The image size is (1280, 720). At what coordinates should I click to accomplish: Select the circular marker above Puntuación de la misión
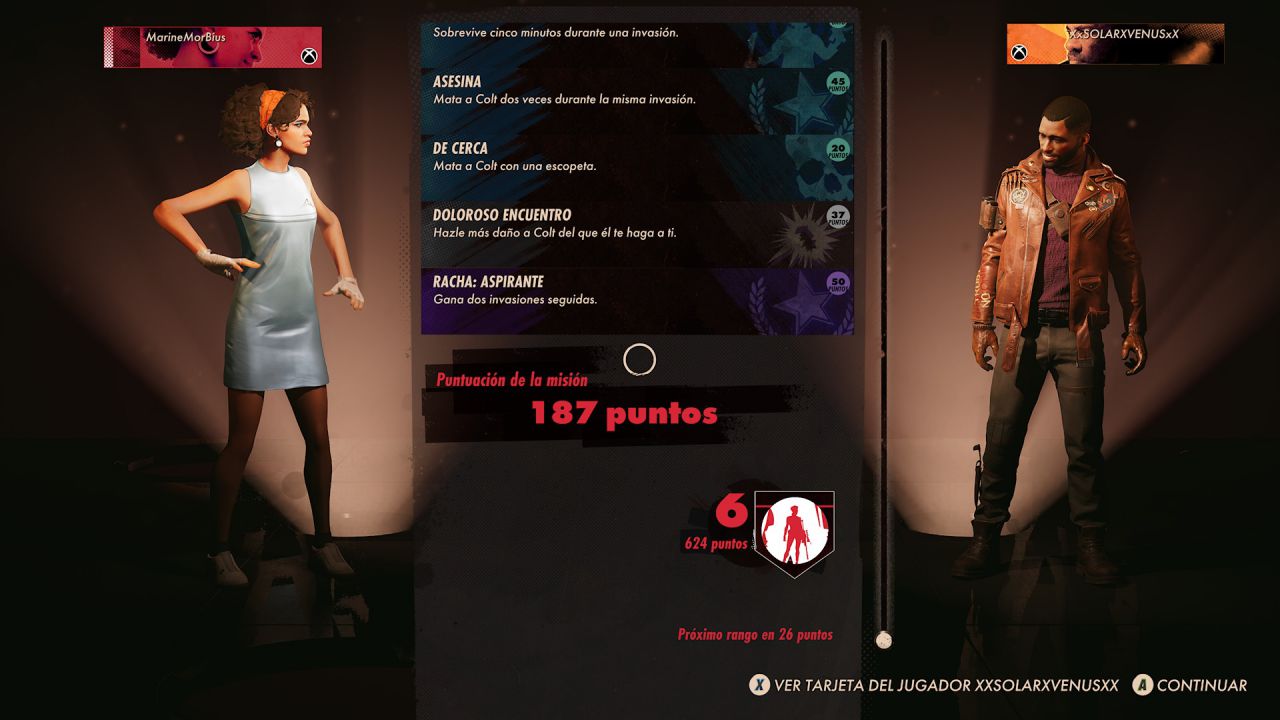point(641,361)
